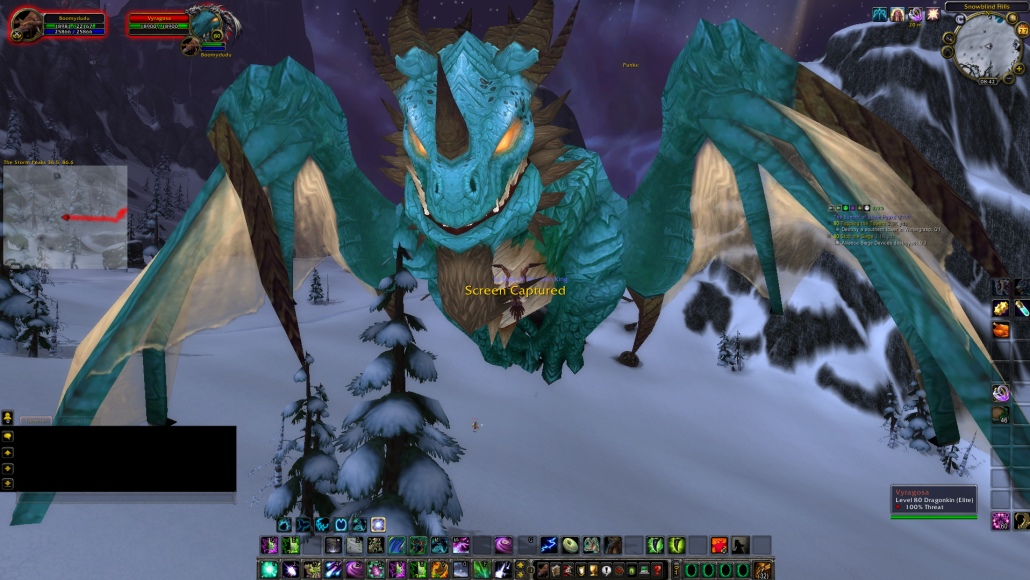Click the Storm Peaks battlefield map overlay
This screenshot has width=1030, height=580.
[x=65, y=217]
